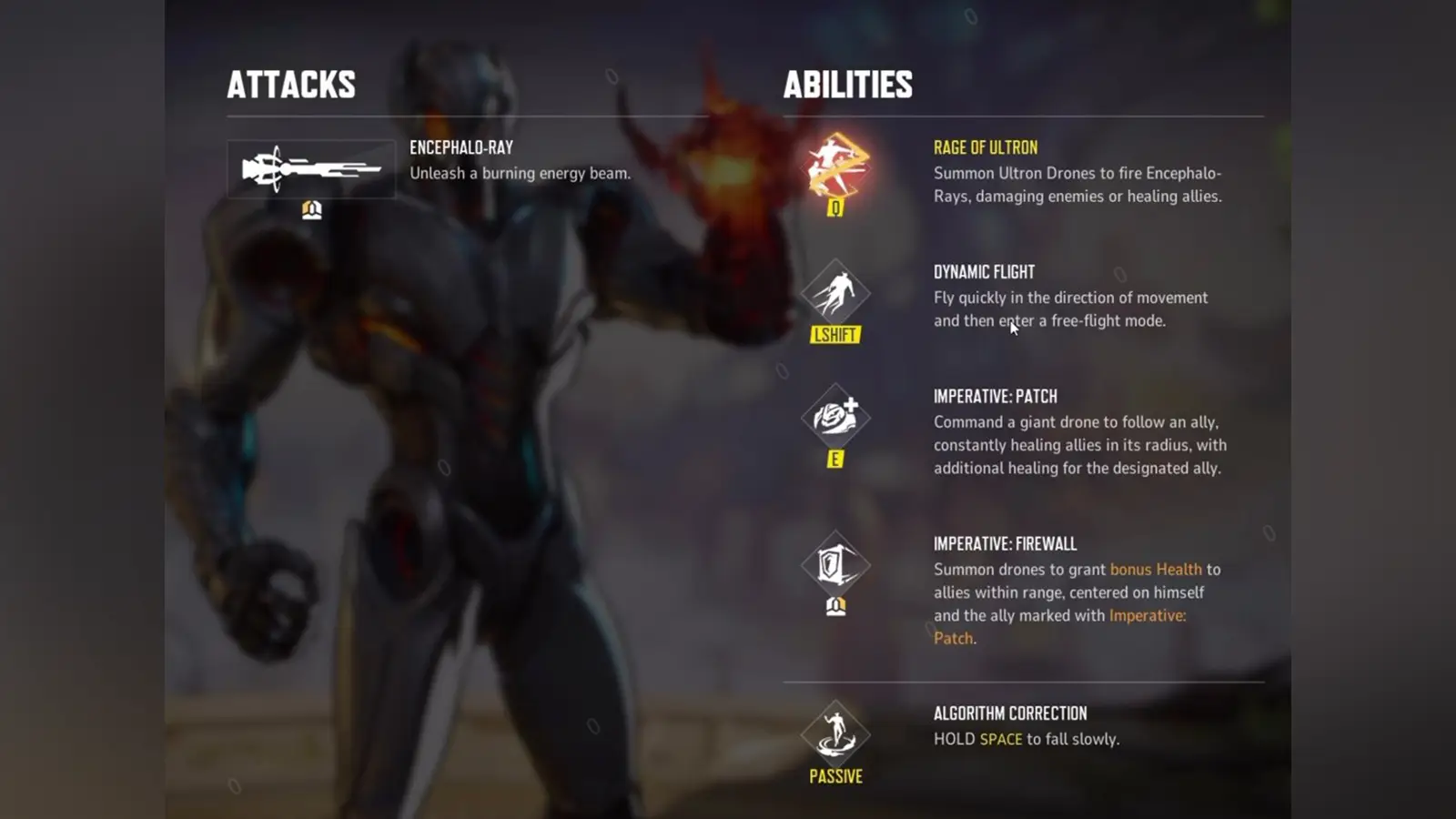Viewport: 1456px width, 819px height.
Task: Open the Rage of Ultron title text
Action: pos(986,147)
